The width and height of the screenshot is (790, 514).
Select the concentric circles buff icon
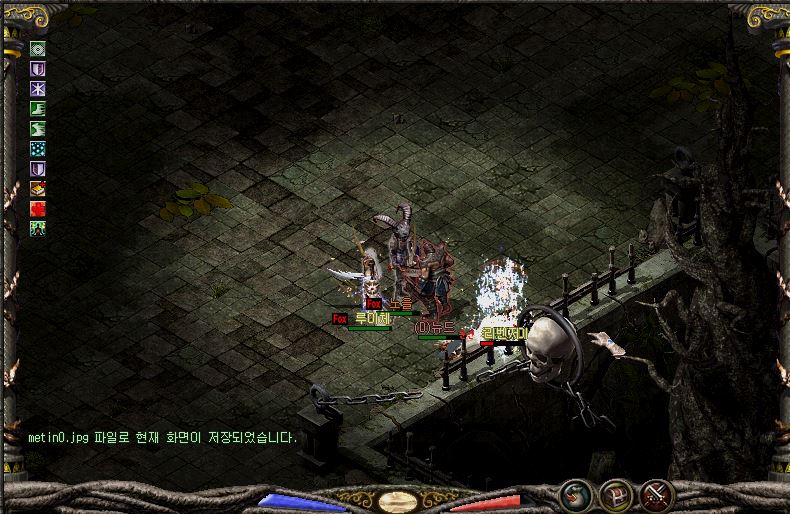38,48
